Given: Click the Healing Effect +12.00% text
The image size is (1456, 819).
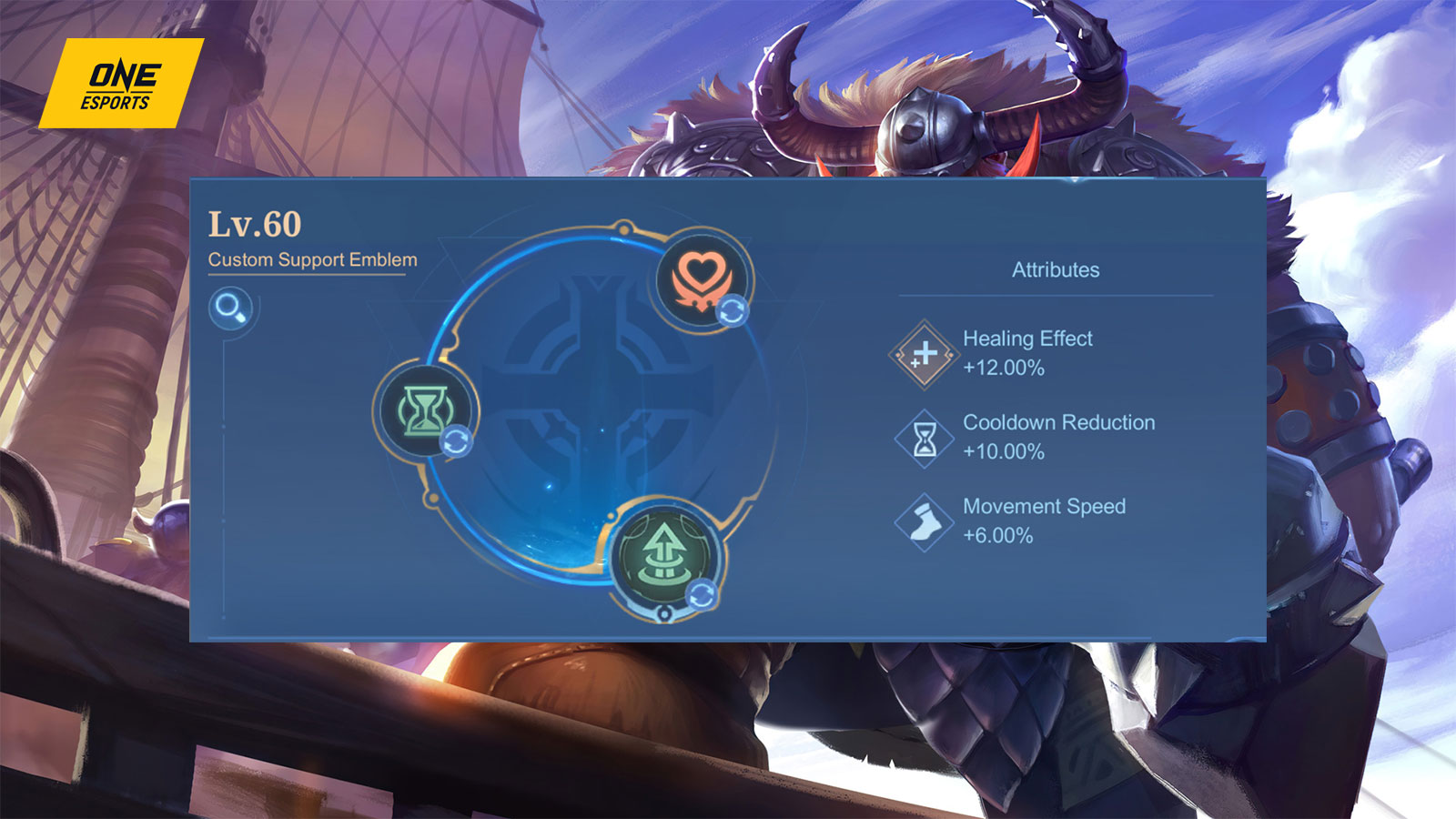Looking at the screenshot, I should pyautogui.click(x=1028, y=353).
